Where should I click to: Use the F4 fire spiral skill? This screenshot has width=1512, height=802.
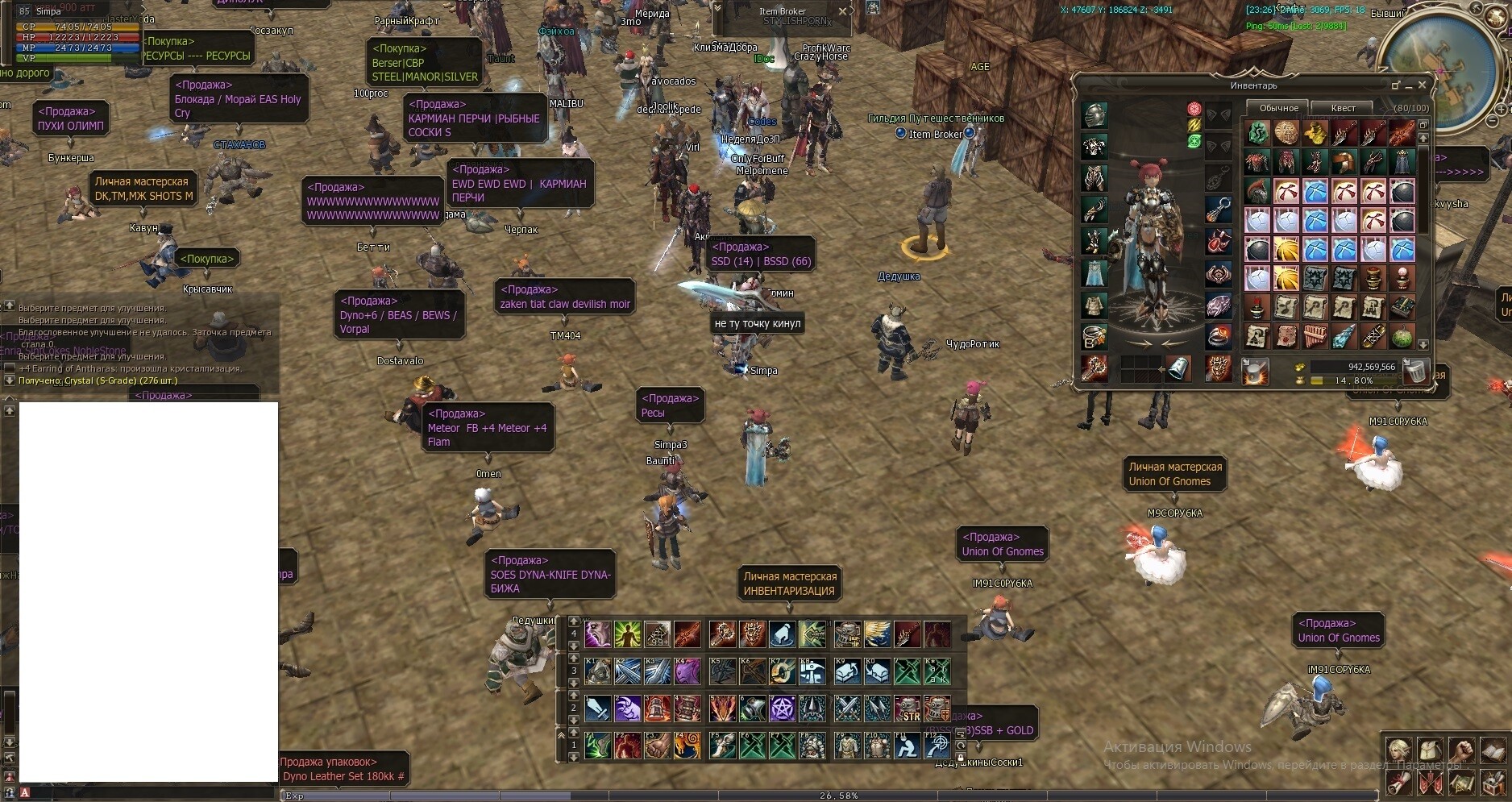[687, 746]
